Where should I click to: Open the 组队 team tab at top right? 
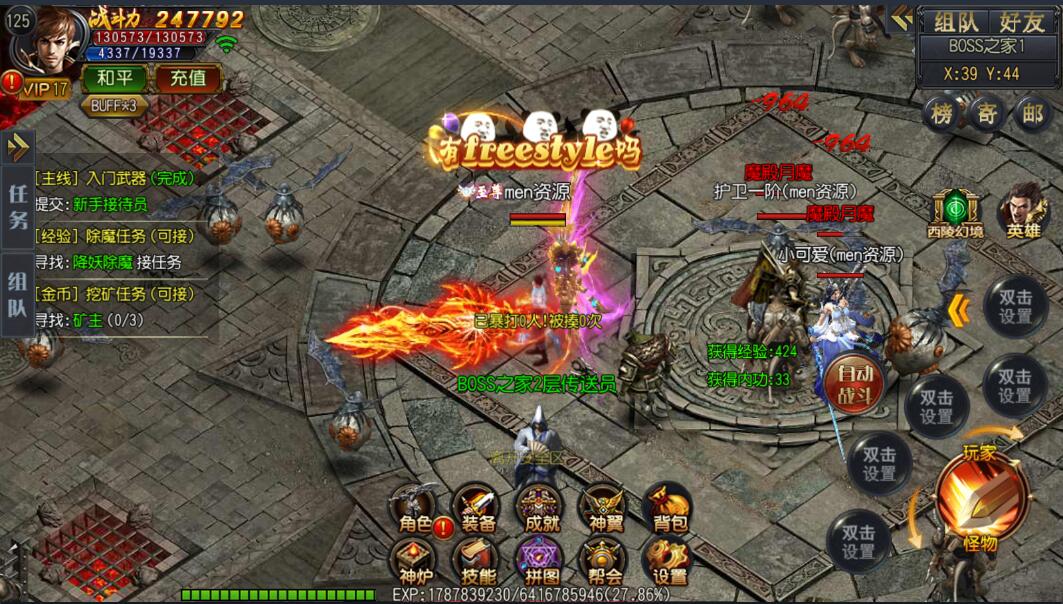click(956, 22)
